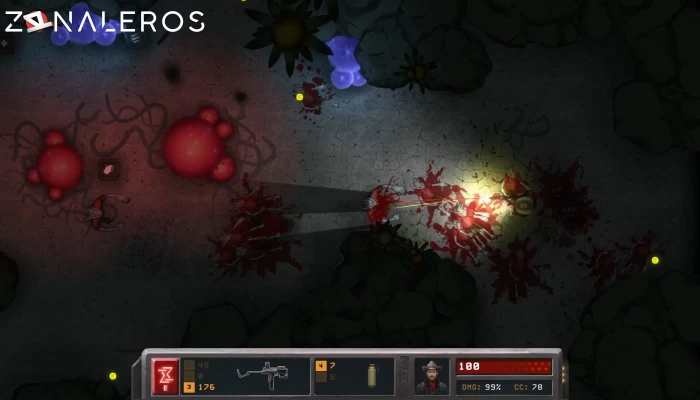The image size is (700, 400).
Task: Open the character portrait with hat
Action: pos(432,376)
